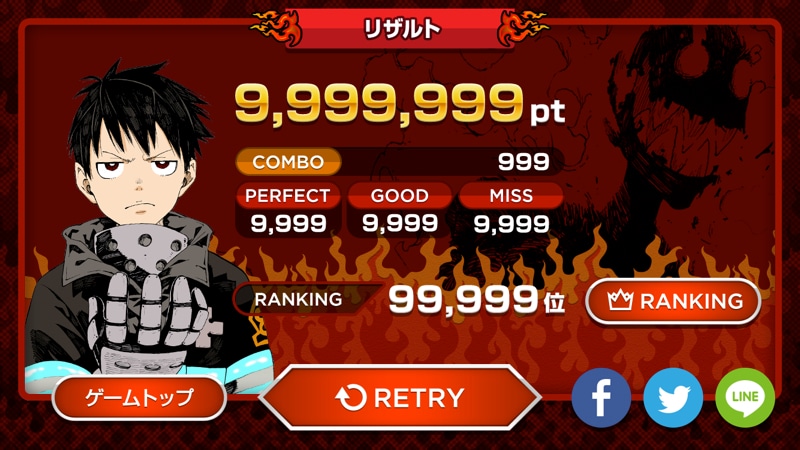The height and width of the screenshot is (450, 800).
Task: Share the result on Facebook
Action: pos(601,398)
